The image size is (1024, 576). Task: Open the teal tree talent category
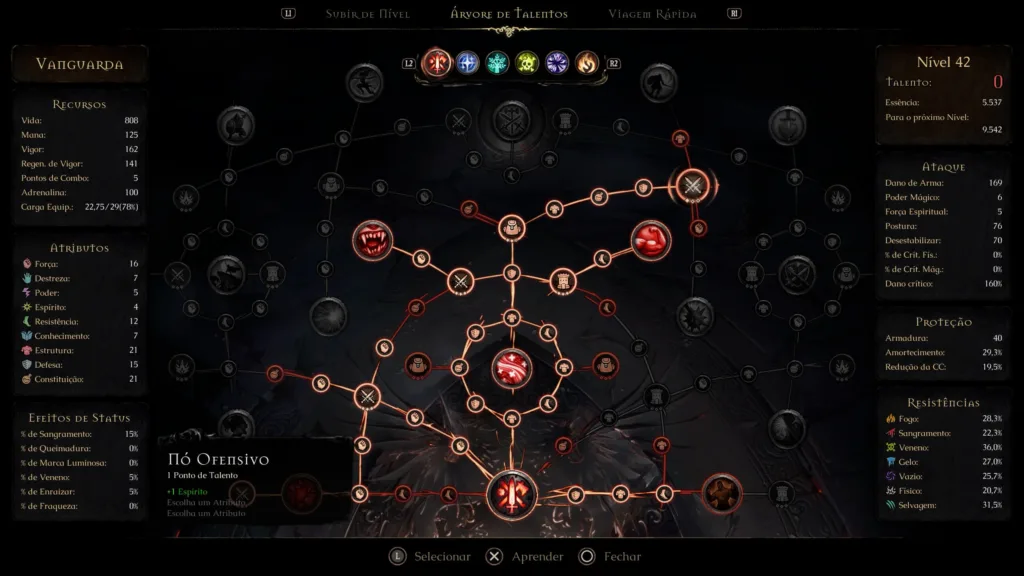(497, 63)
